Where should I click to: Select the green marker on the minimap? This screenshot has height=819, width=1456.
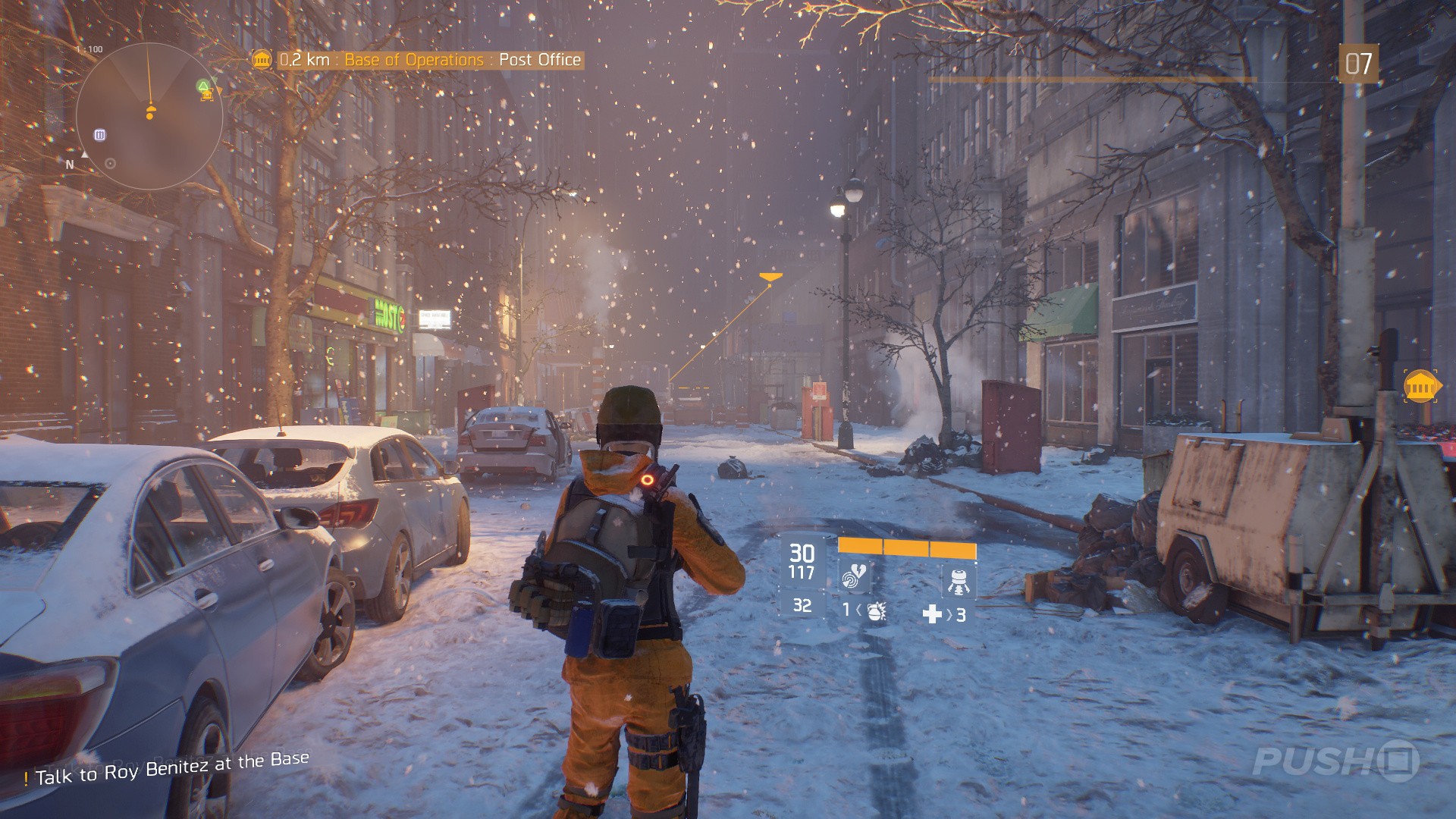[x=203, y=86]
